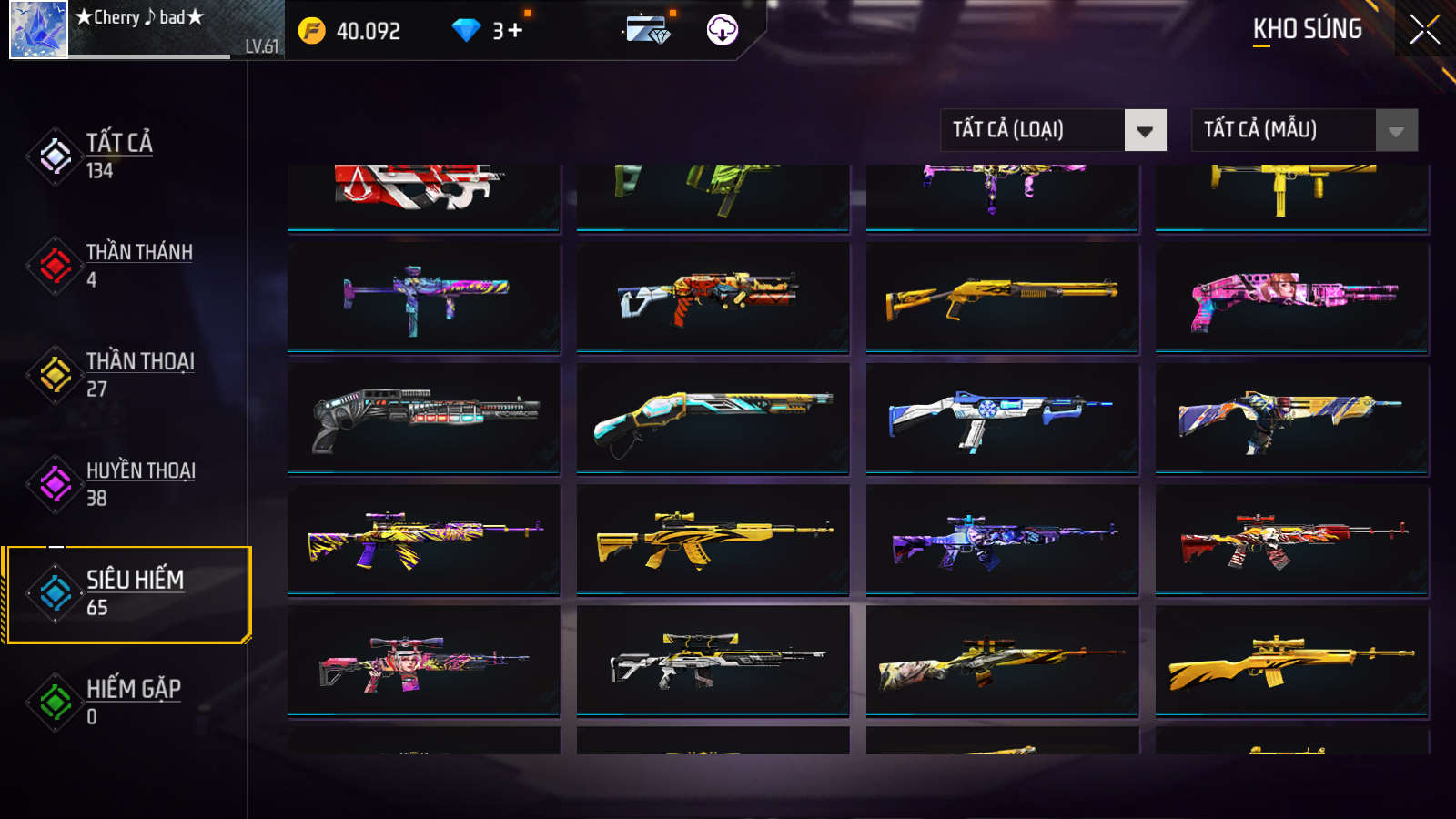This screenshot has height=819, width=1456.
Task: Select the pink anime girl shotgun skin
Action: click(1292, 297)
